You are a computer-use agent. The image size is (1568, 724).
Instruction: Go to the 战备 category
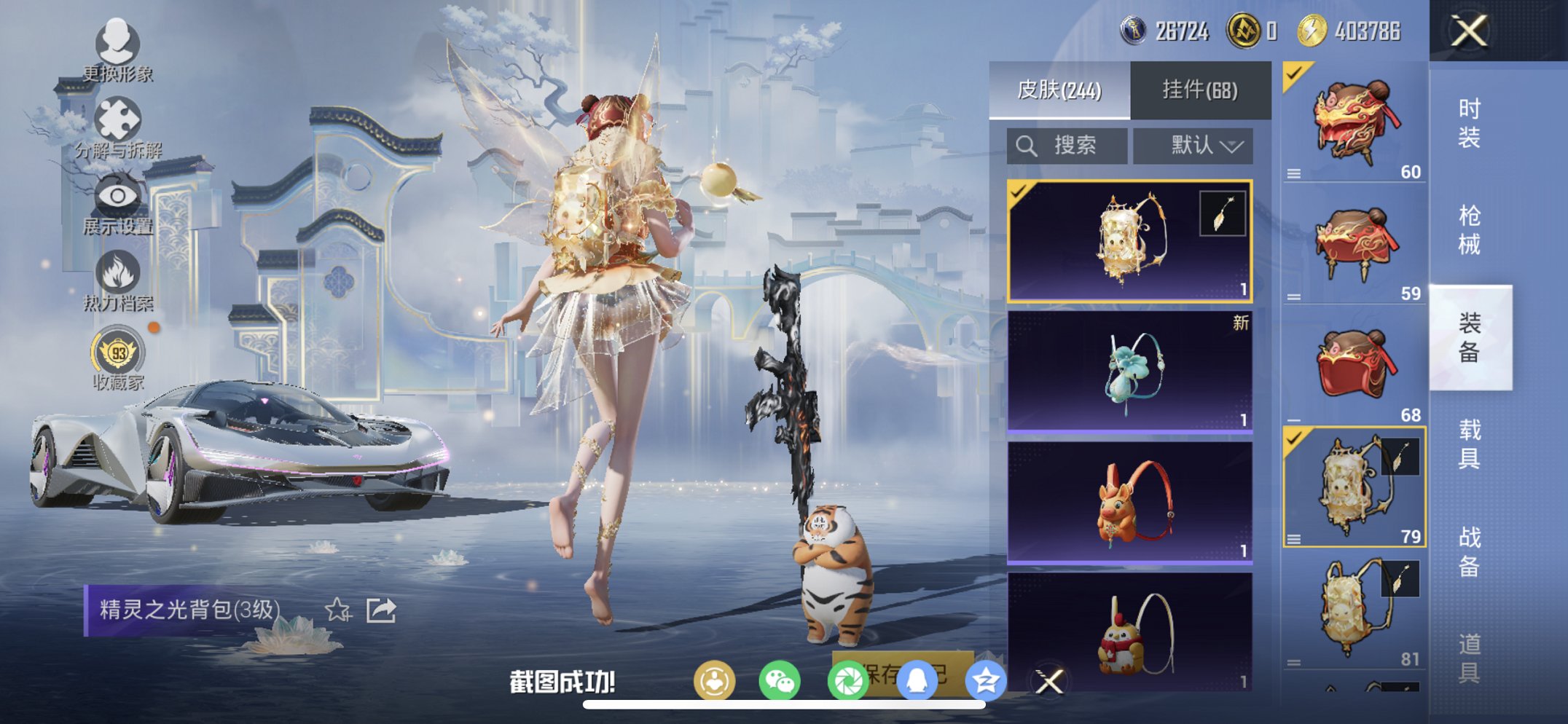point(1469,551)
